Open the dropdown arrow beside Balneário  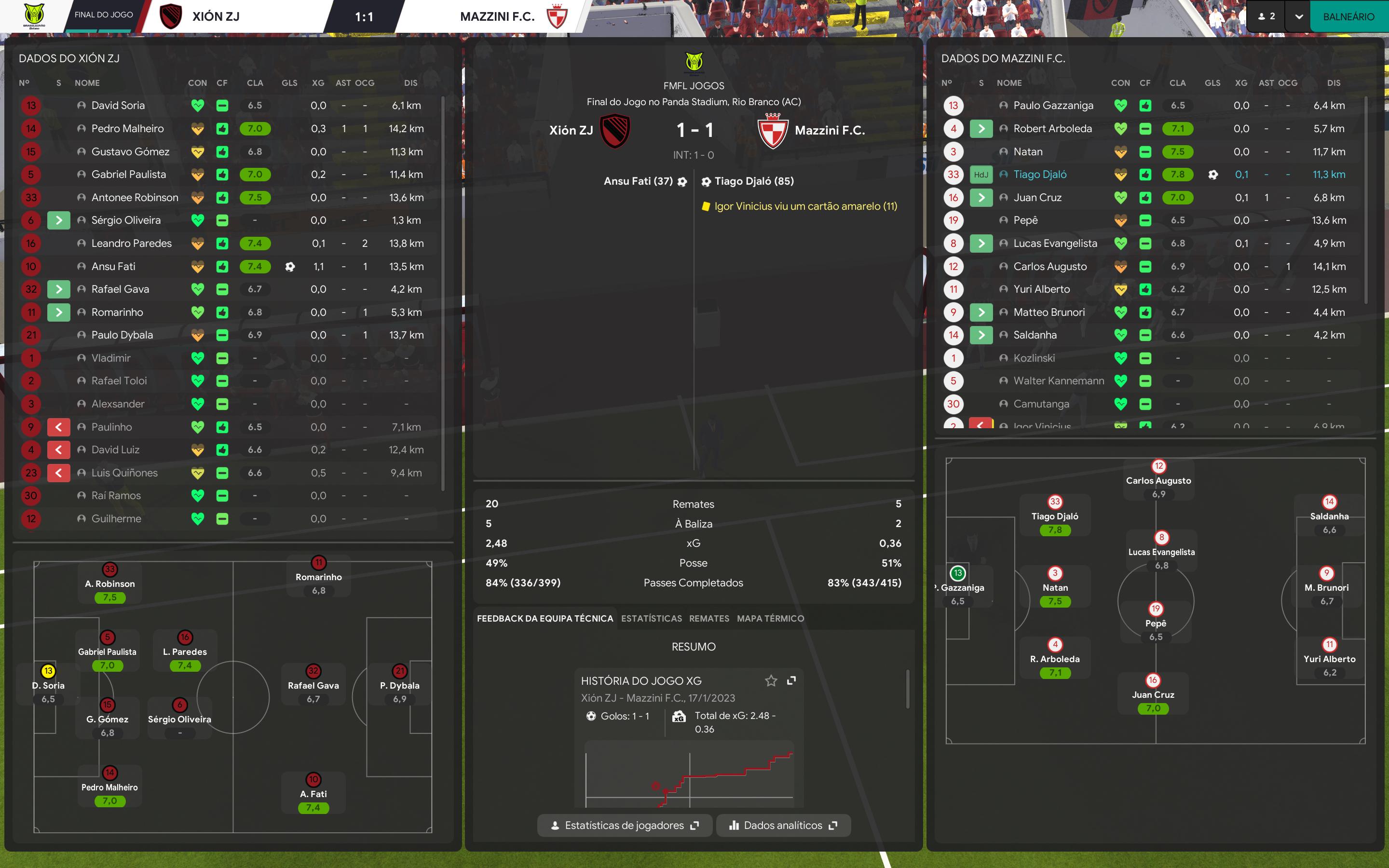[1299, 17]
